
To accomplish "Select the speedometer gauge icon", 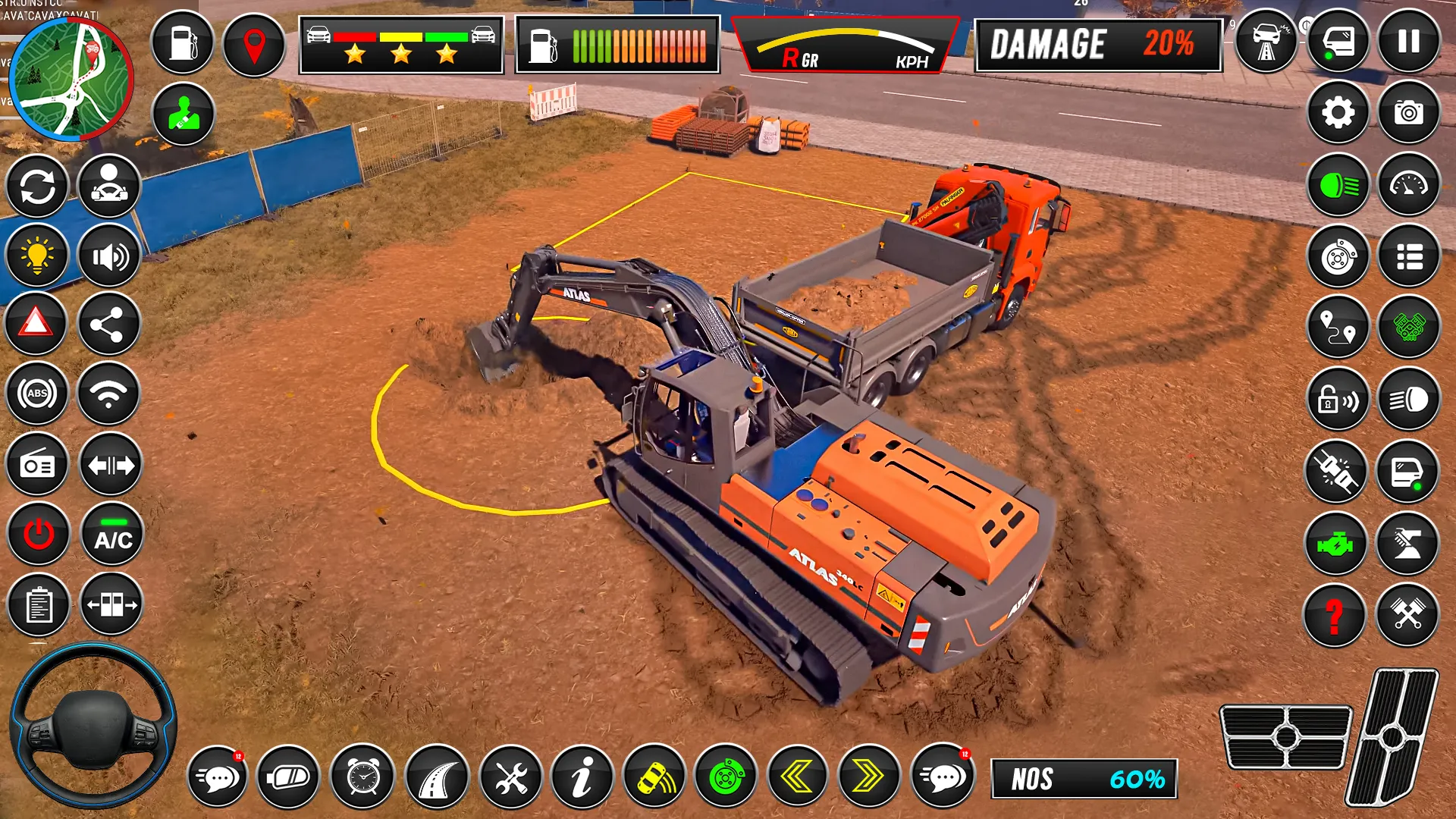I will (1408, 184).
